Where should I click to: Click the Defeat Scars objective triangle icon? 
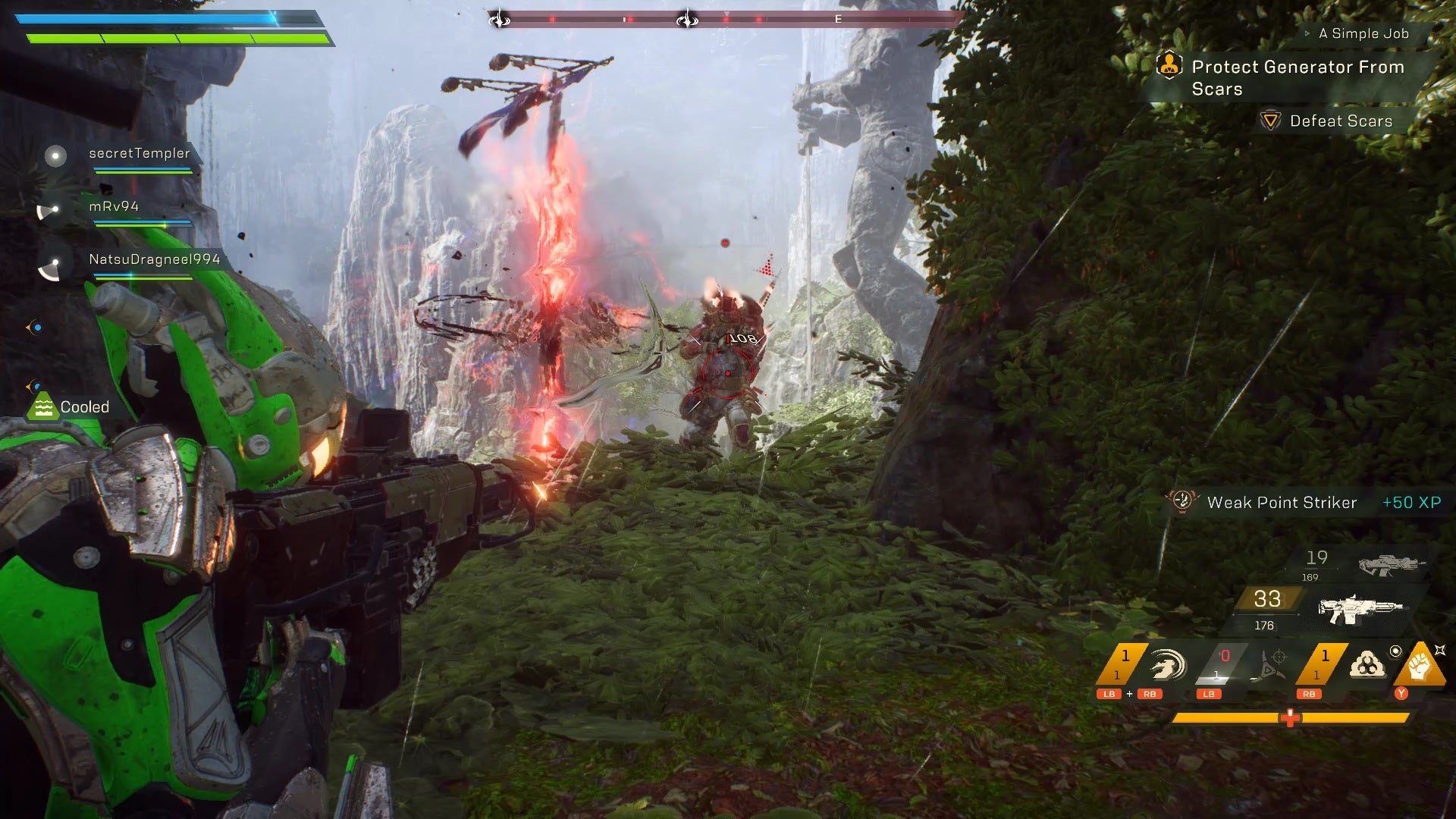(1271, 121)
